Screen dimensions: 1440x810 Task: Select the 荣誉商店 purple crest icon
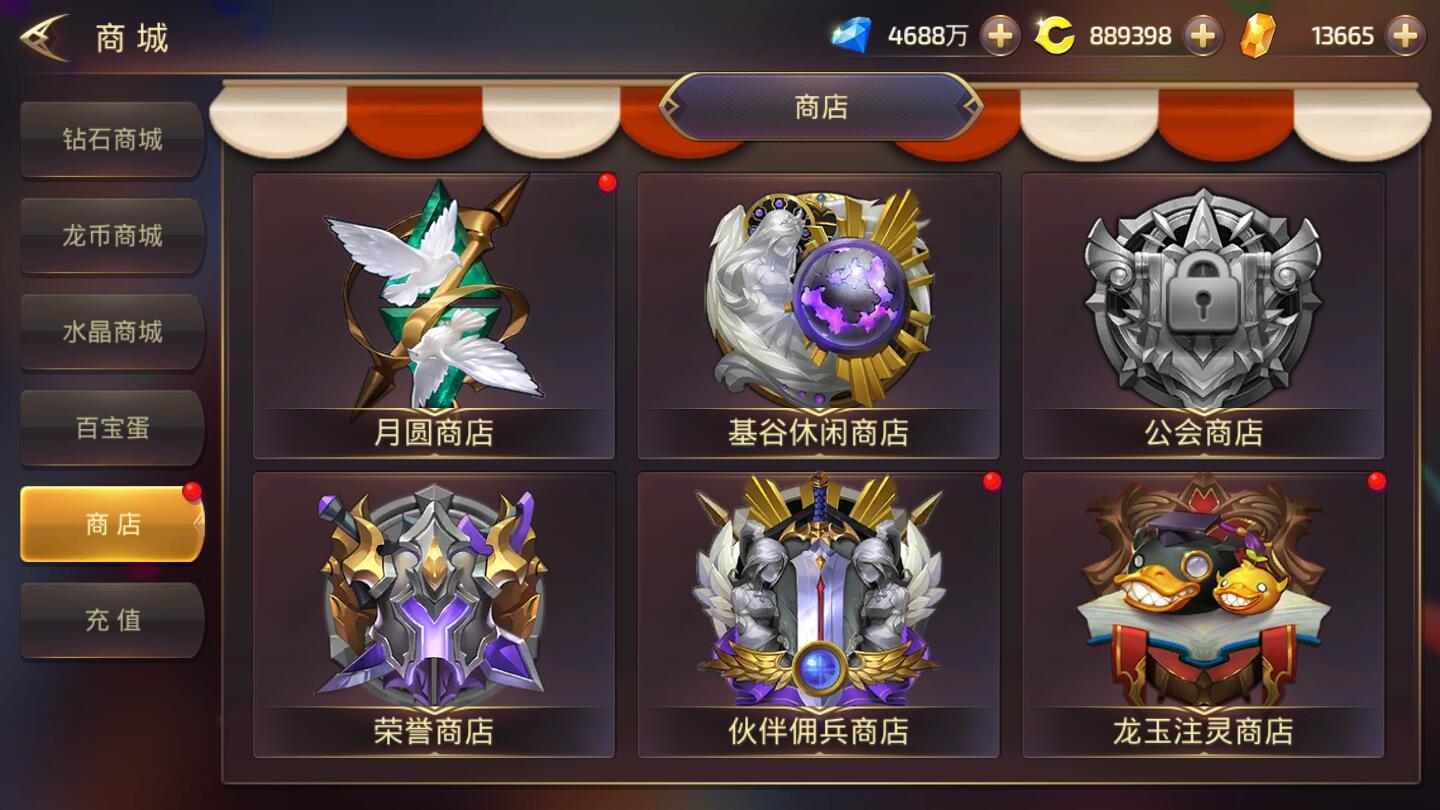coord(432,595)
